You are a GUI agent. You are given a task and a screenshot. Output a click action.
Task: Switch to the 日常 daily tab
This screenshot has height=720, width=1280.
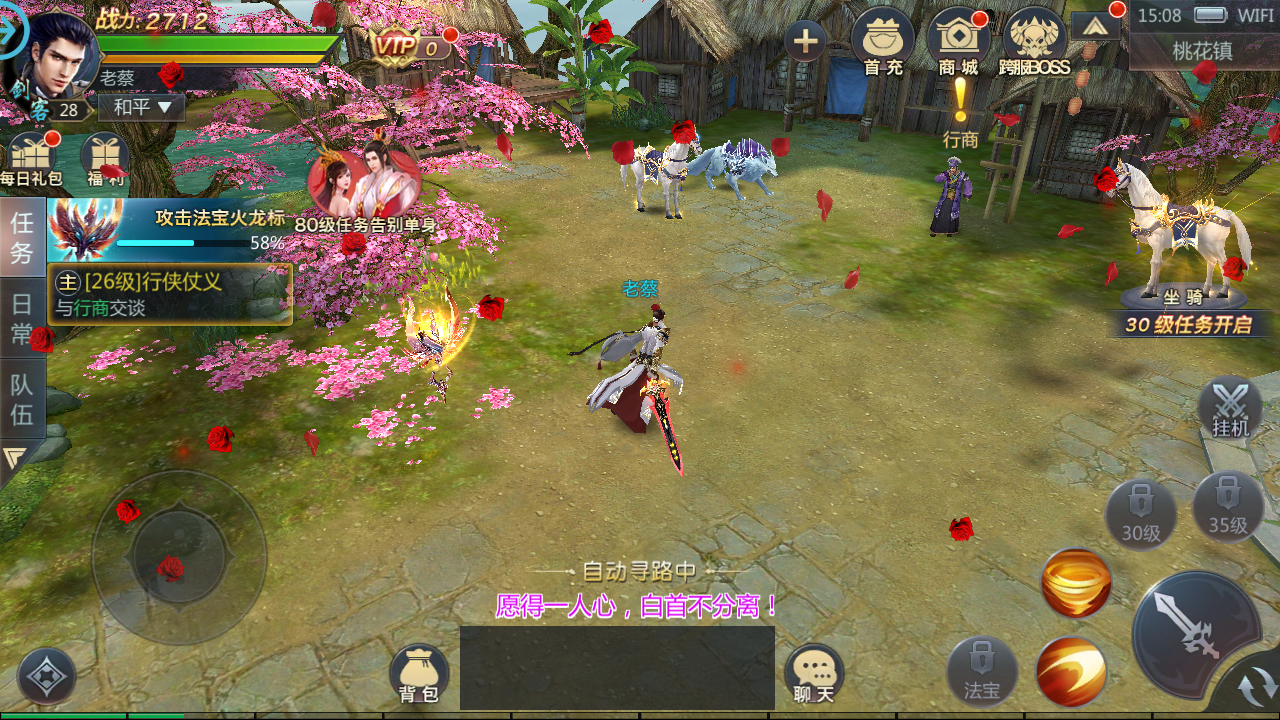click(22, 318)
